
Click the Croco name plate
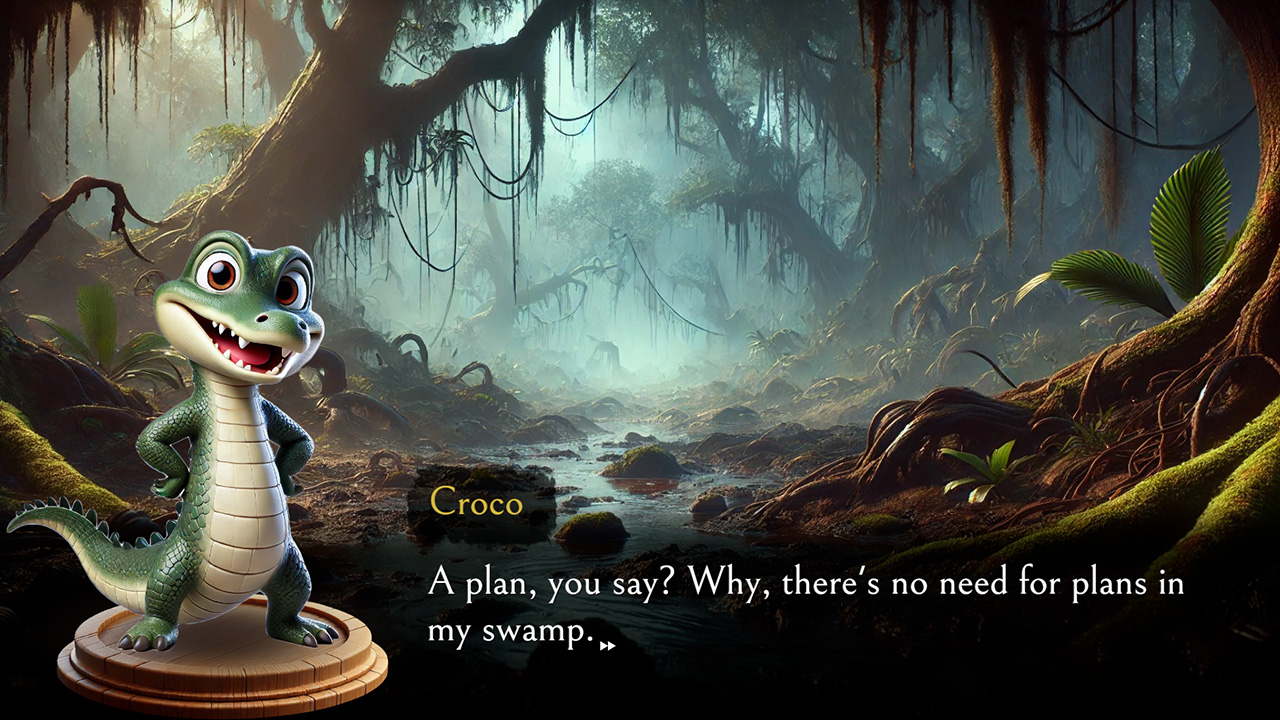475,505
